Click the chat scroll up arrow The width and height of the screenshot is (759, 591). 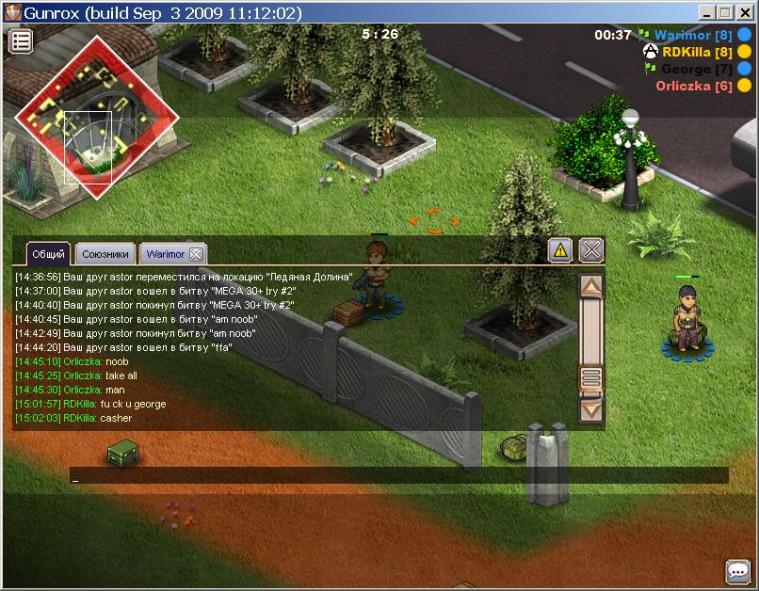pyautogui.click(x=591, y=286)
